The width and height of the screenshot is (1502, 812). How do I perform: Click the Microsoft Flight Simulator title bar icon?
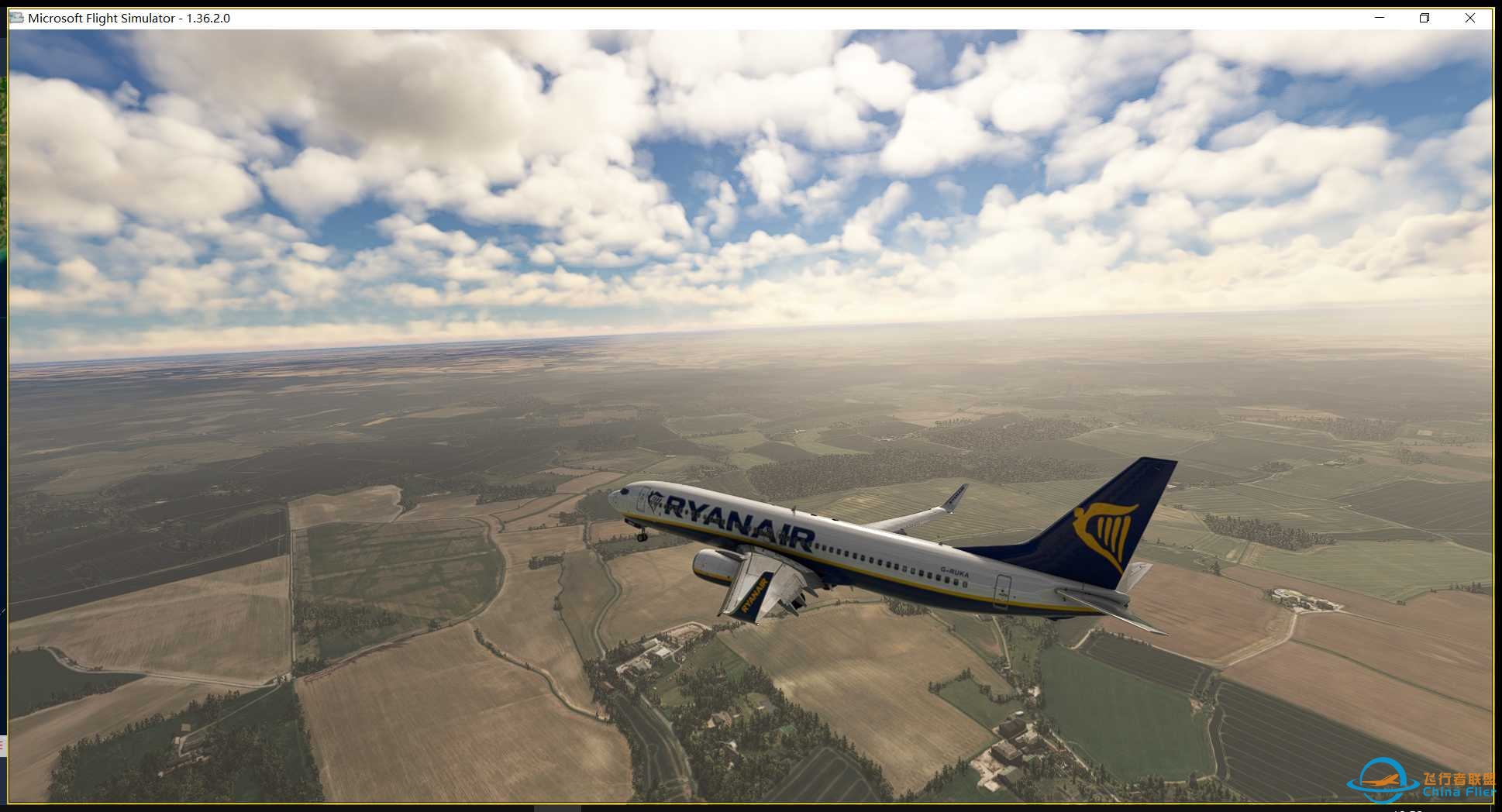(x=16, y=17)
